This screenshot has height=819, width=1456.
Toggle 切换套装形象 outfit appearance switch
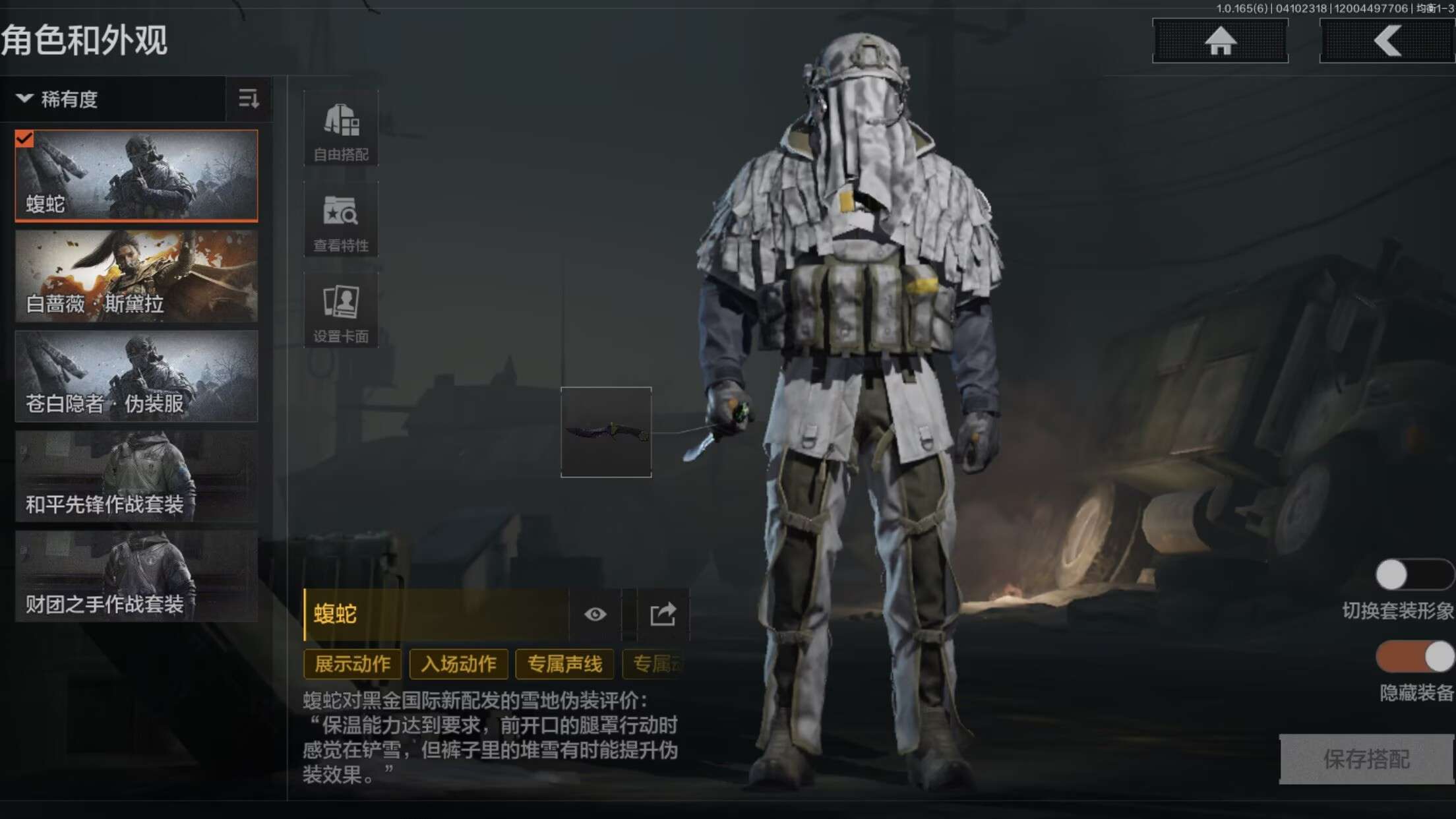[x=1413, y=575]
